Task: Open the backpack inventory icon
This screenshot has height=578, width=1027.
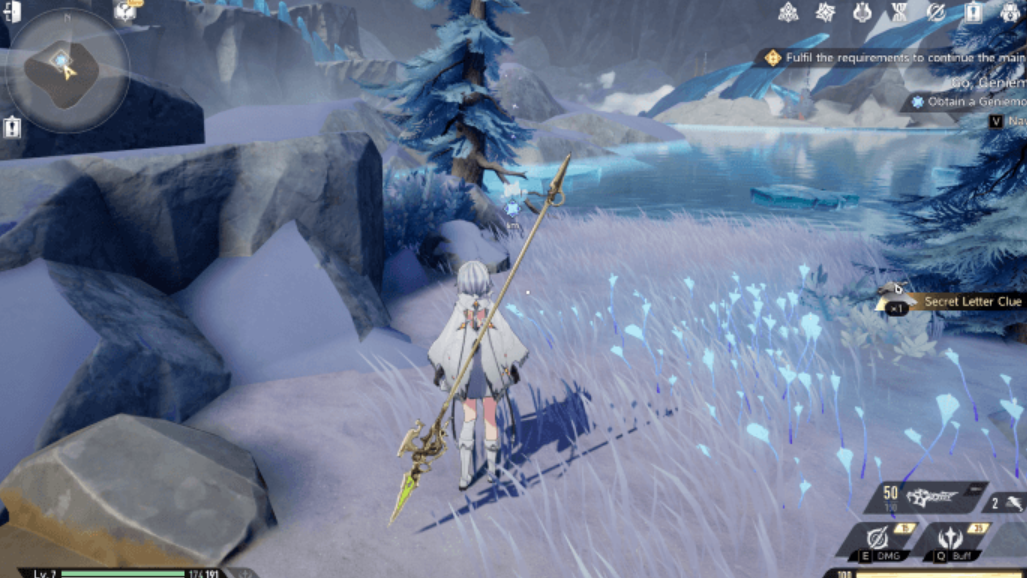Action: [1010, 13]
